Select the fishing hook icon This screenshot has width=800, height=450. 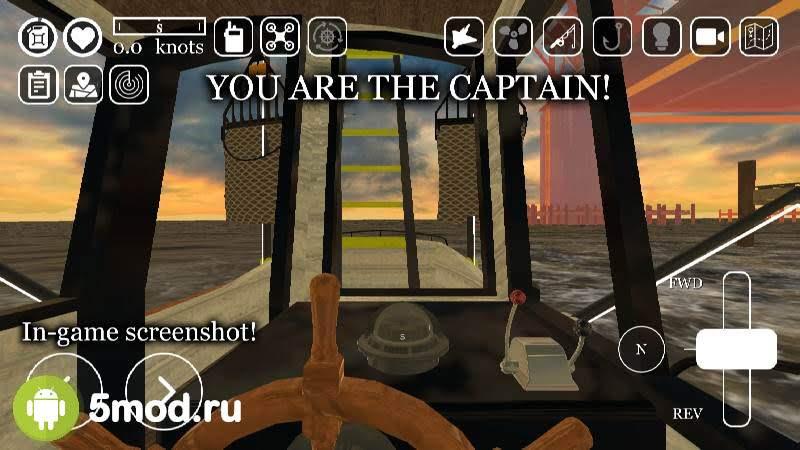click(612, 37)
